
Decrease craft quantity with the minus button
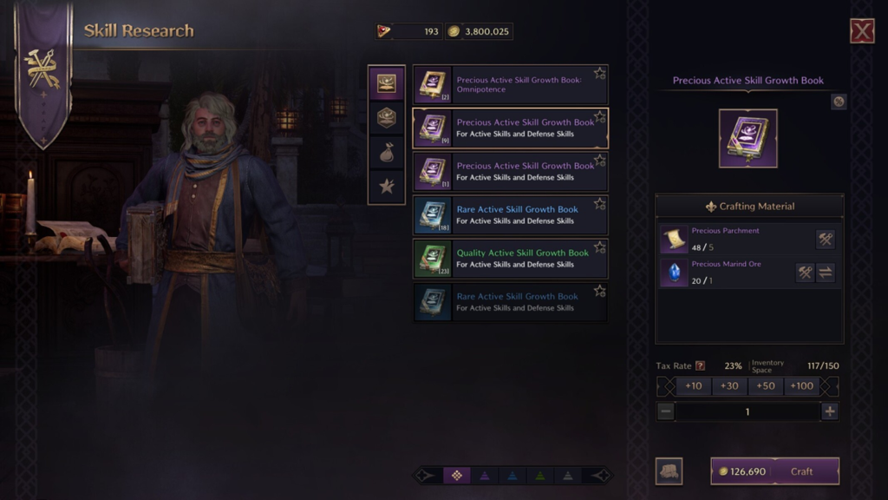coord(666,411)
